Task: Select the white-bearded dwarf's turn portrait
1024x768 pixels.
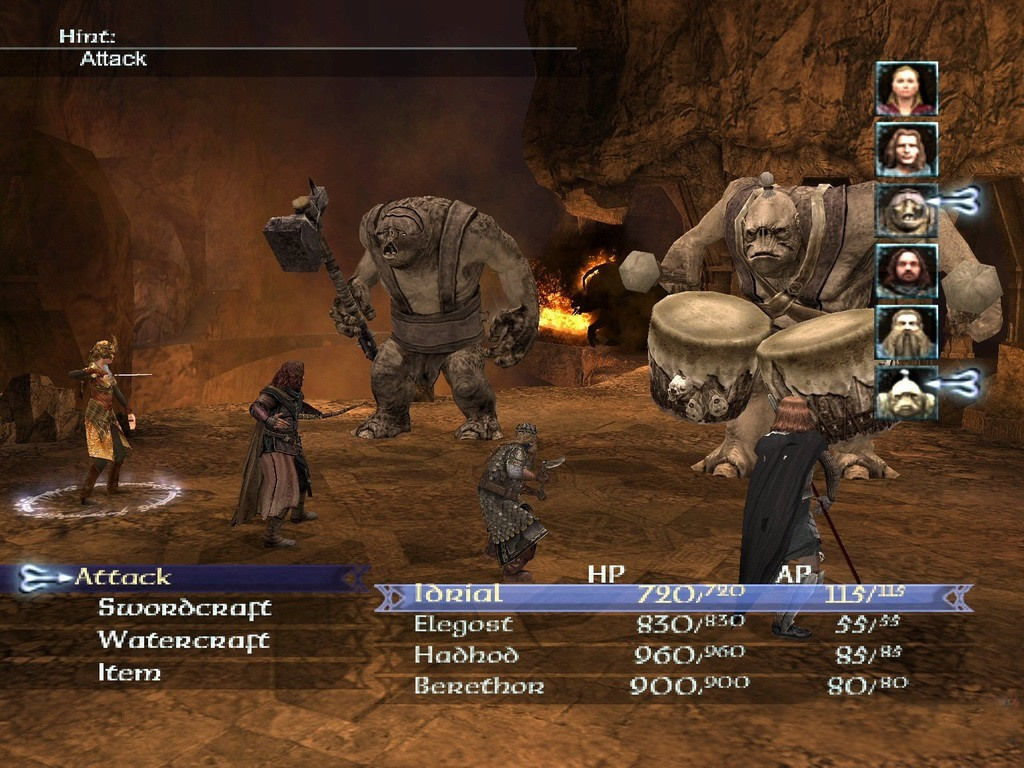Action: click(x=906, y=333)
